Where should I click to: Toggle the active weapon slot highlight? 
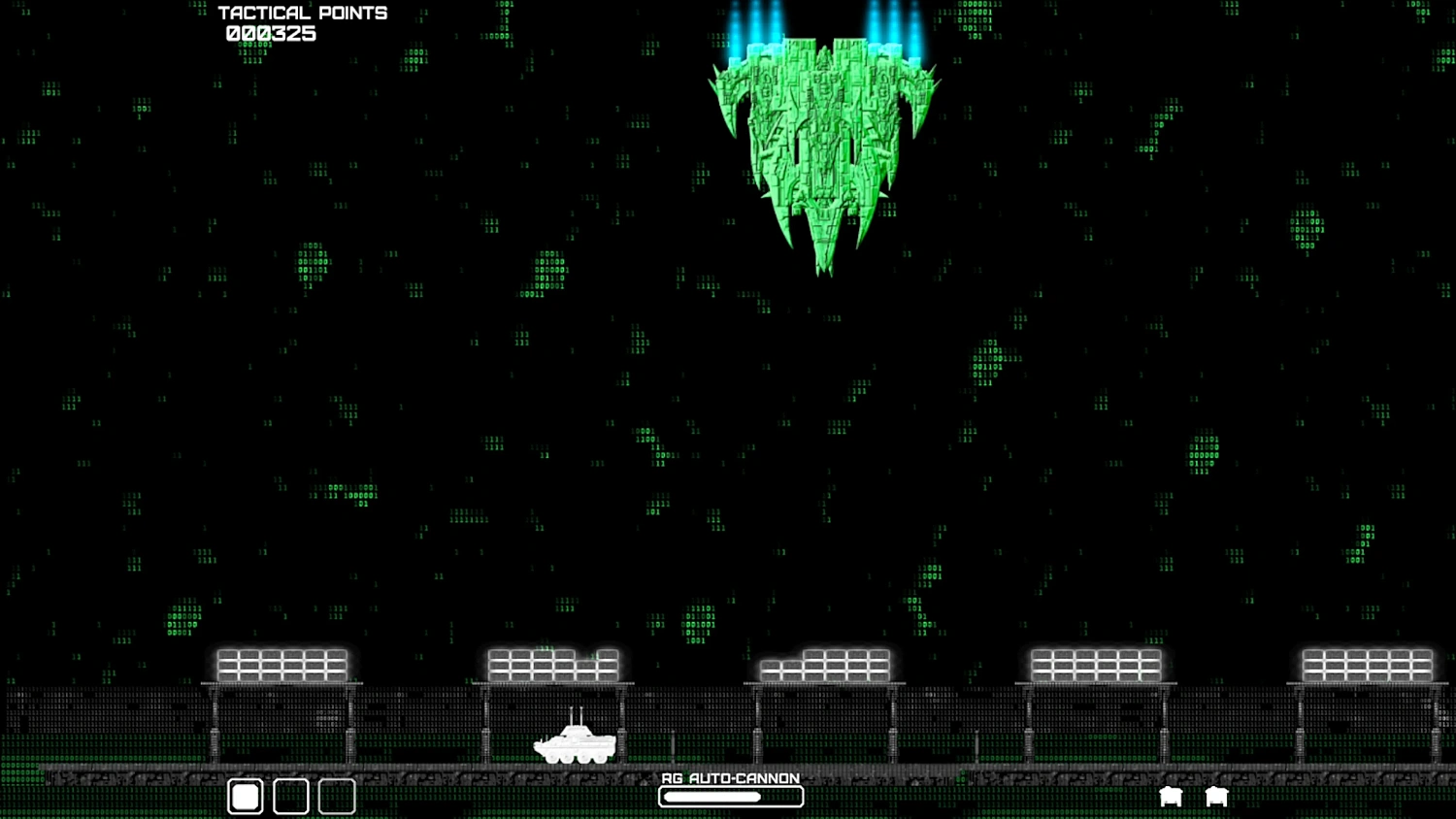245,796
